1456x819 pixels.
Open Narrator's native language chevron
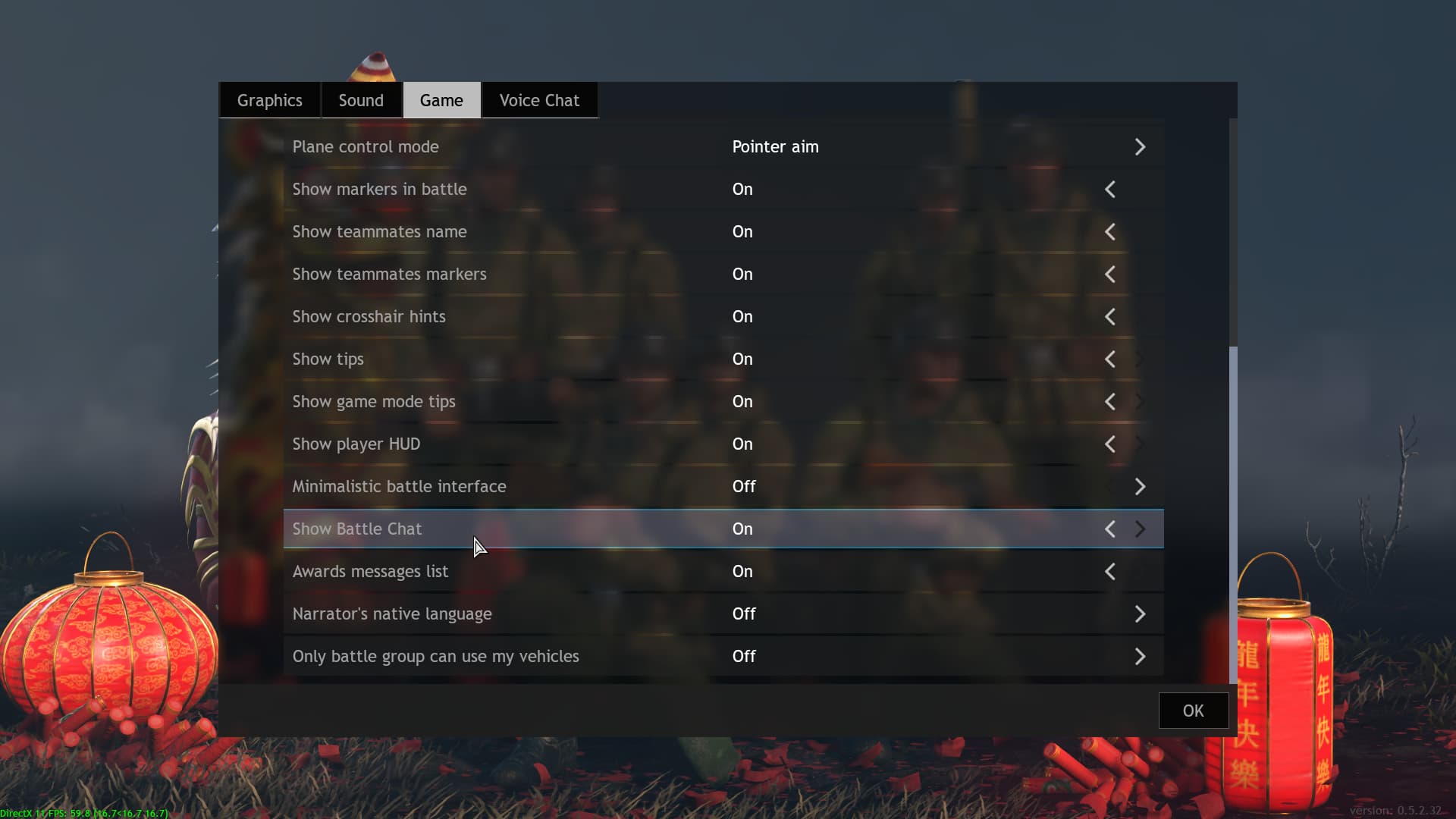tap(1141, 613)
